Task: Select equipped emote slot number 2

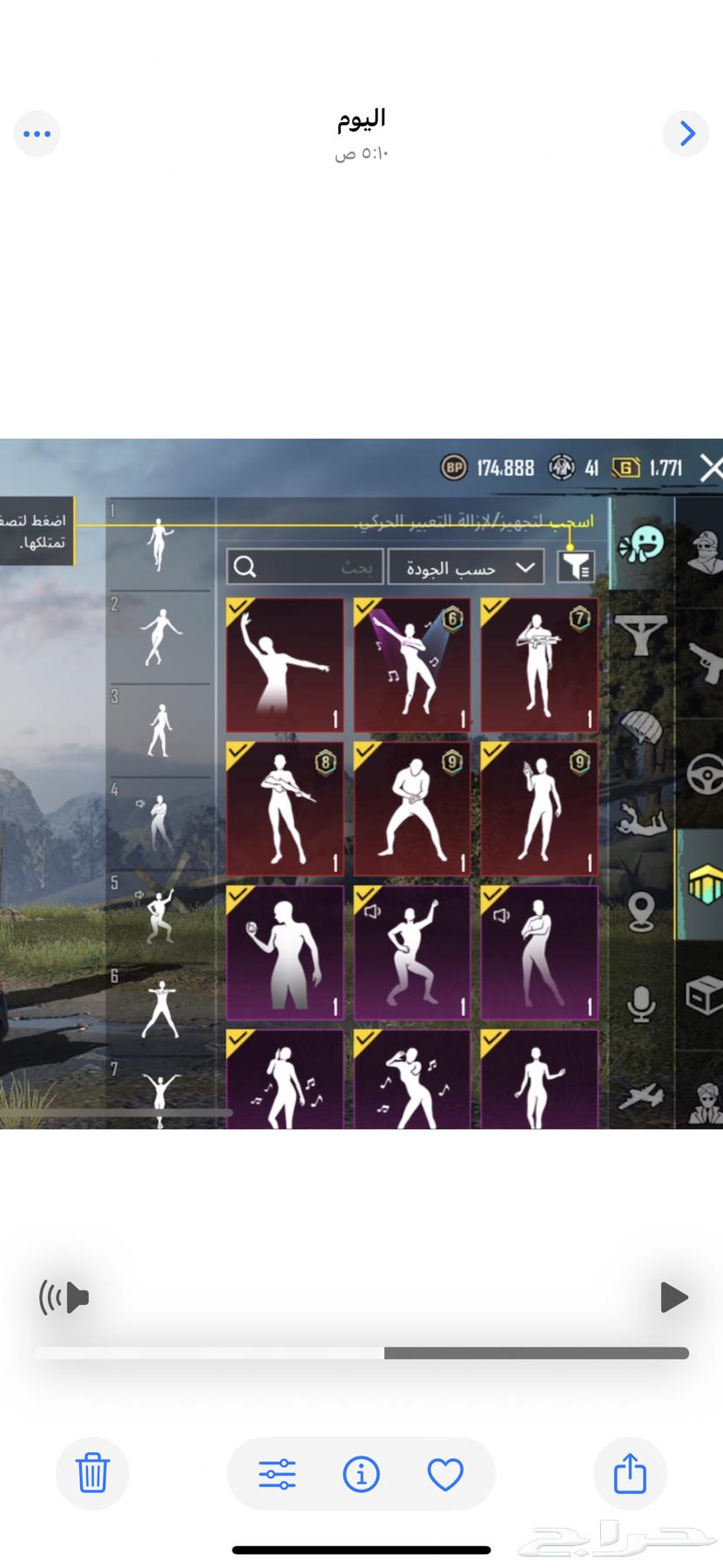Action: pos(159,637)
